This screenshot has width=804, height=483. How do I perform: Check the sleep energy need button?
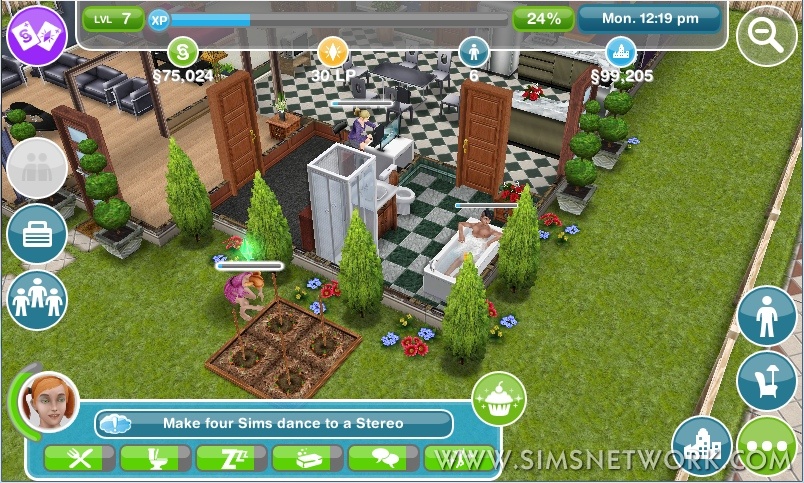point(233,459)
